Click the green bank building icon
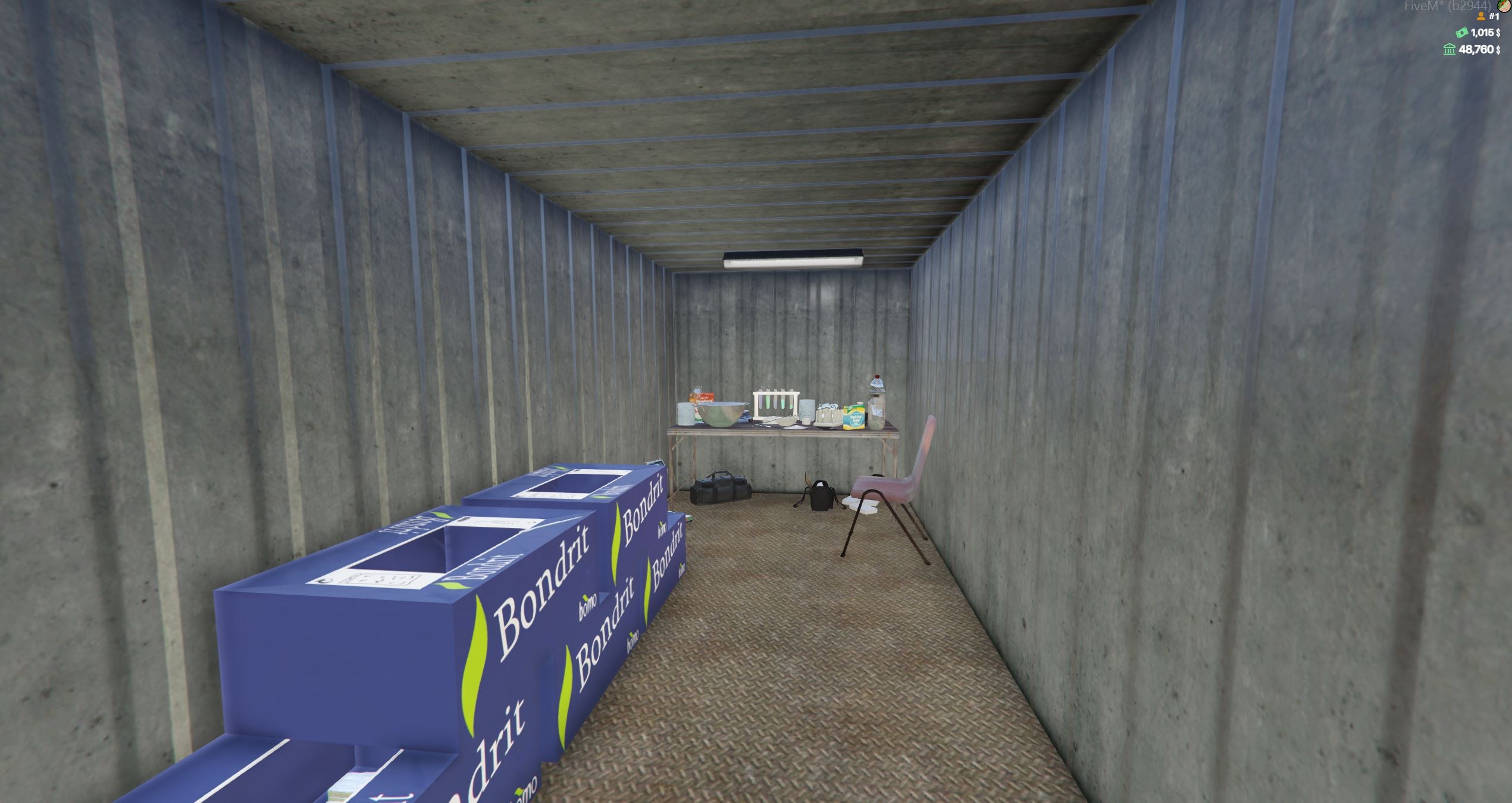The height and width of the screenshot is (803, 1512). (x=1449, y=50)
